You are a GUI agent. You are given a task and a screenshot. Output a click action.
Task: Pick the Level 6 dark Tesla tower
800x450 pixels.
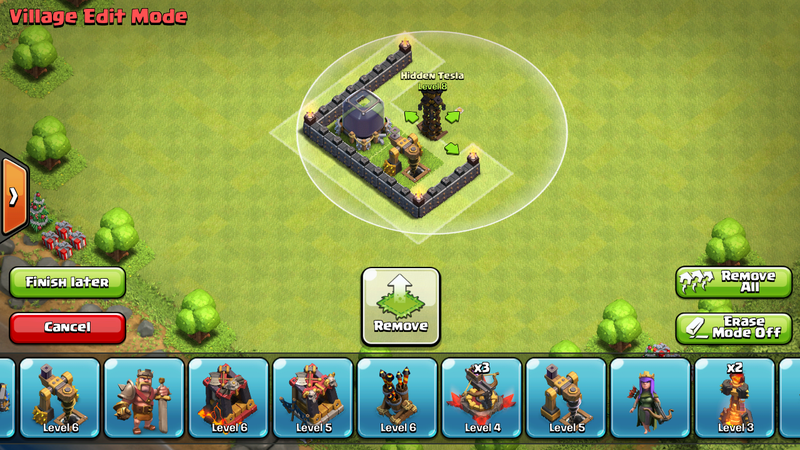coord(397,397)
